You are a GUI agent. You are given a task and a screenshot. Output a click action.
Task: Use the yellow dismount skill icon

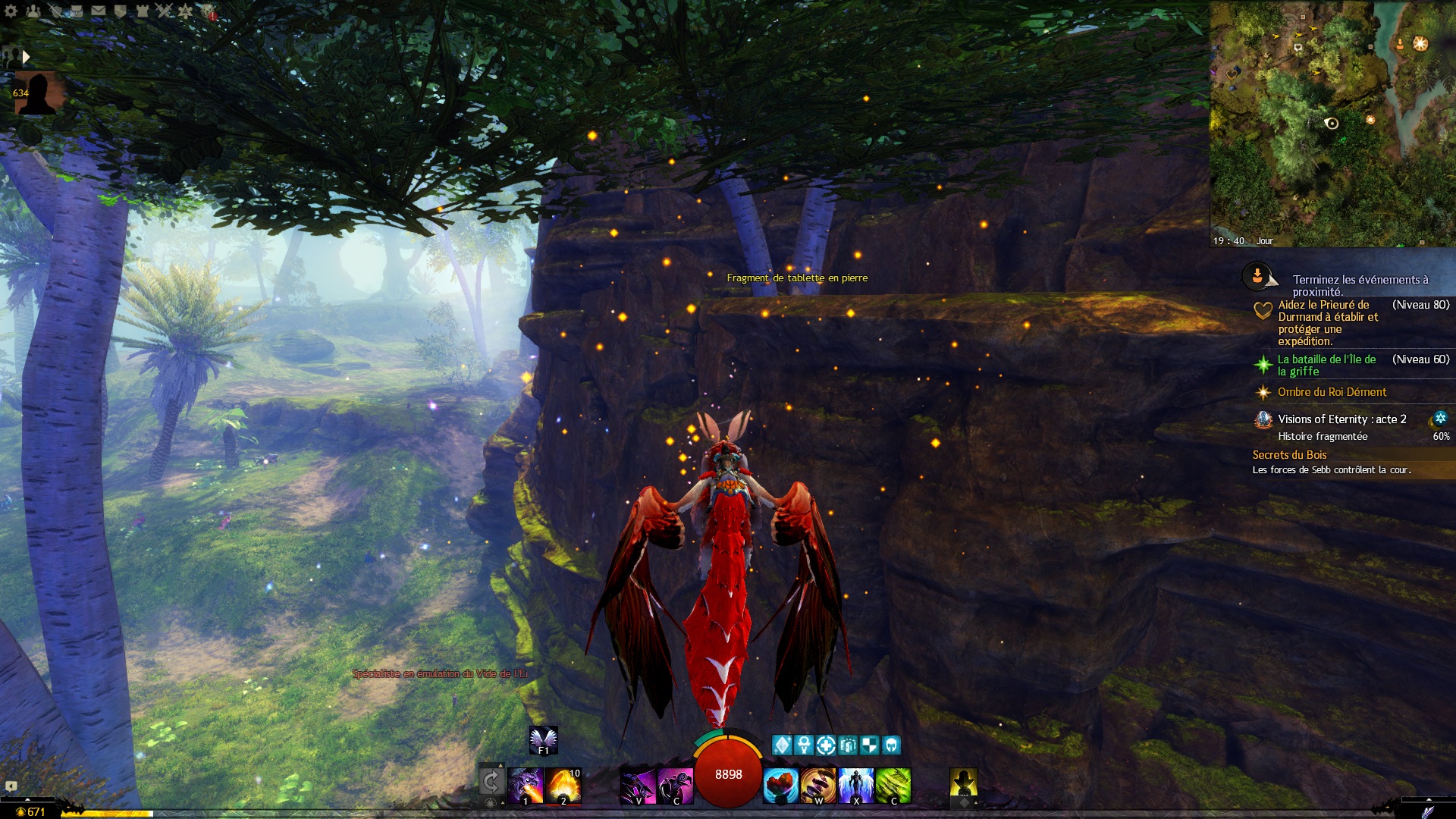coord(963,782)
